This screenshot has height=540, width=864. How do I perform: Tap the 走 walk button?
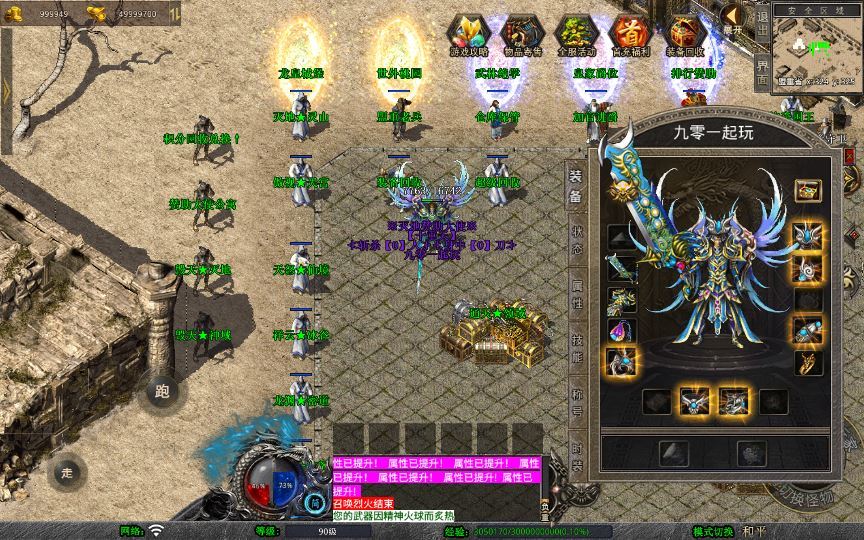click(67, 471)
